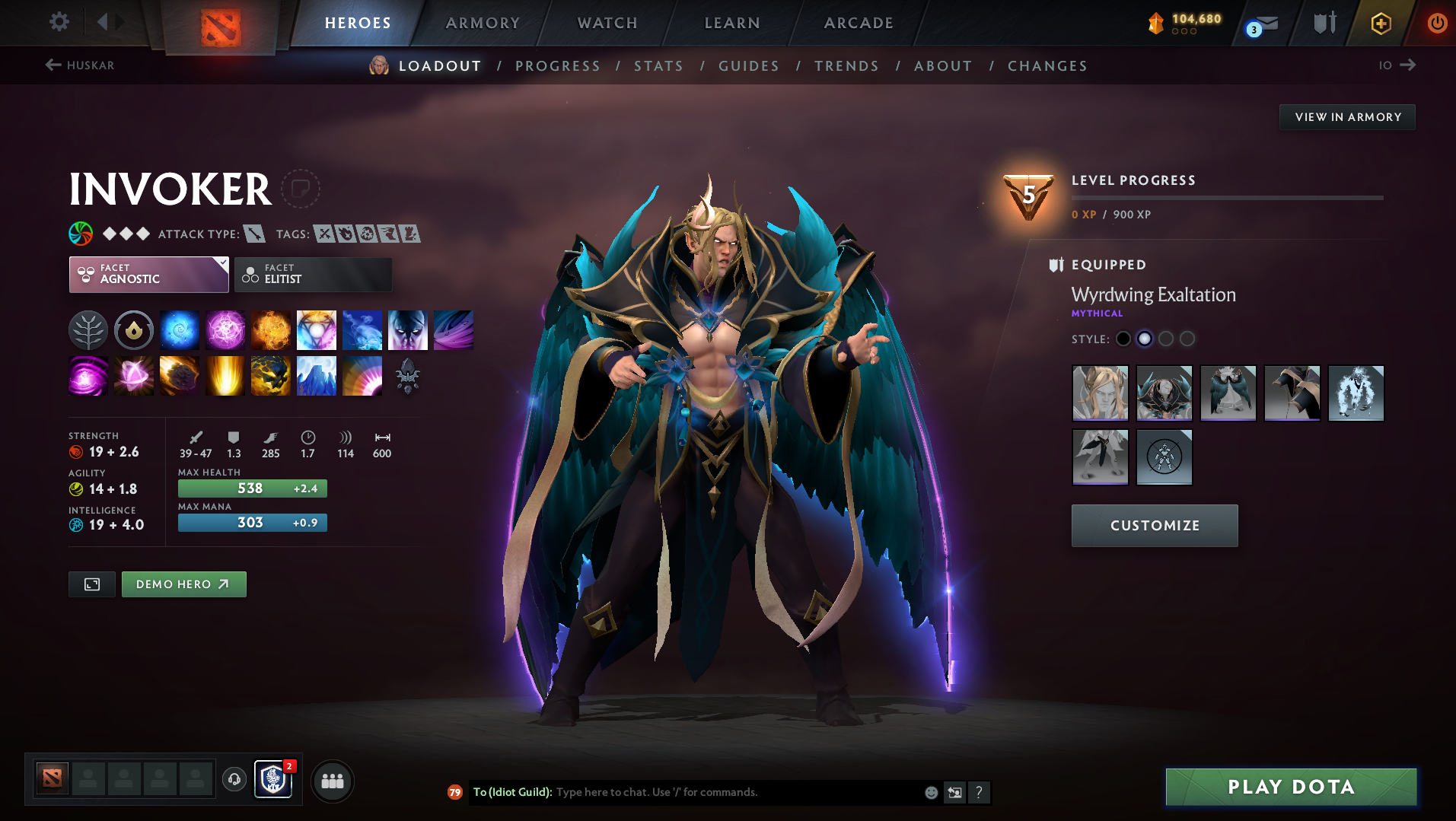Viewport: 1456px width, 821px height.
Task: Open Invoker's innate ability icon
Action: 134,330
